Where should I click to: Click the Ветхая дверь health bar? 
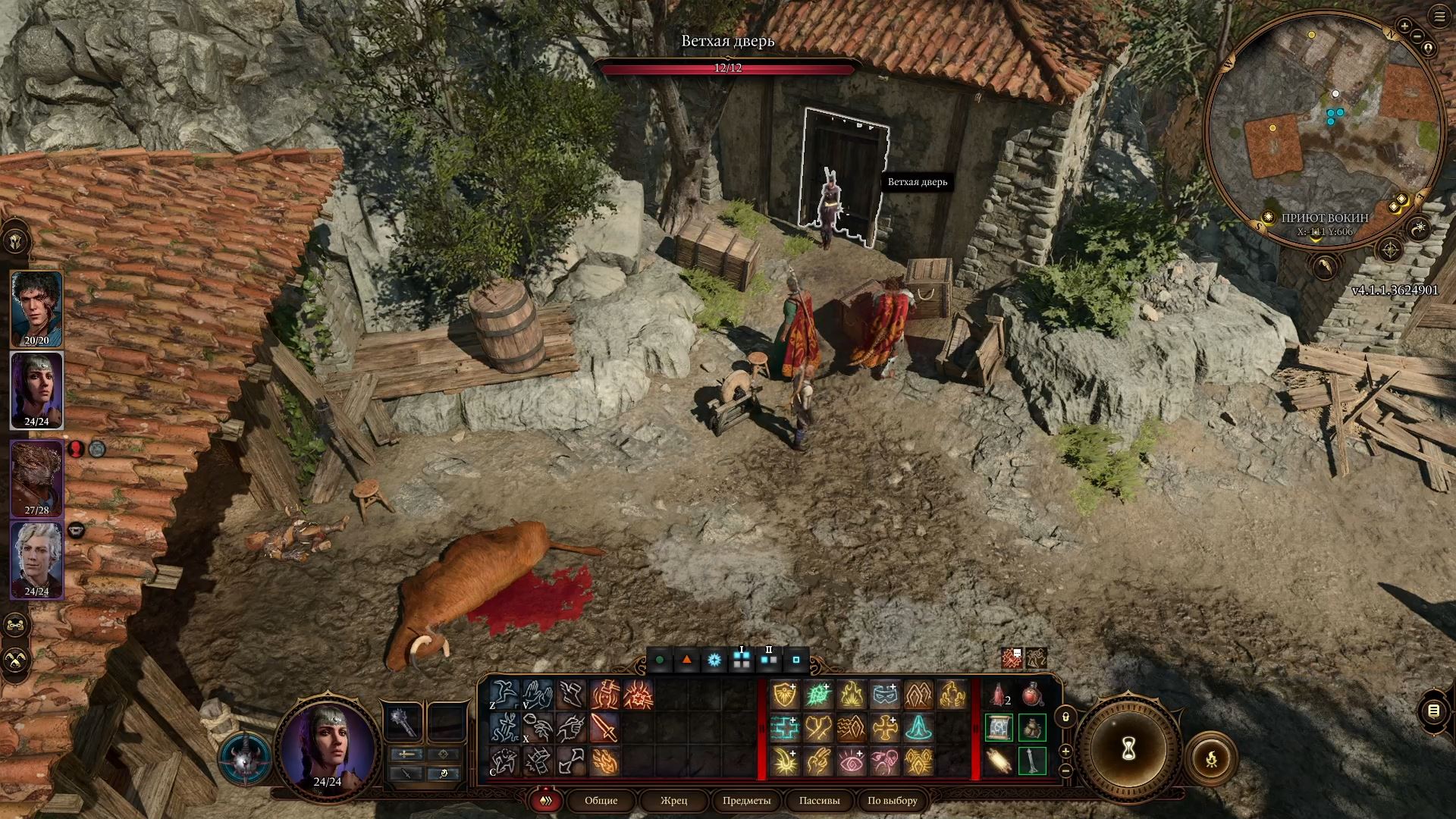coord(728,68)
